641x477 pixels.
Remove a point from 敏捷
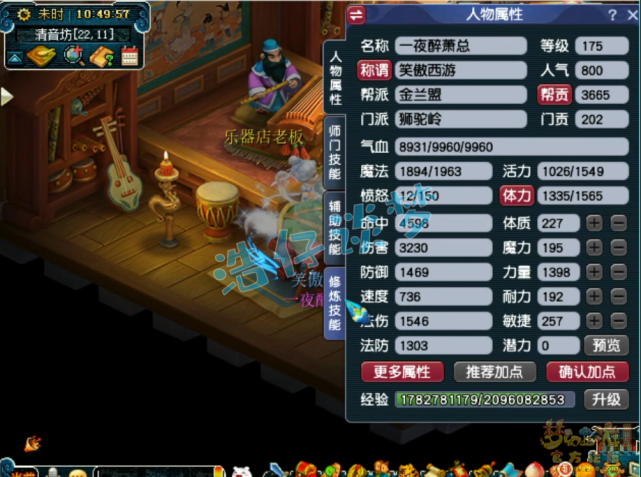point(619,321)
